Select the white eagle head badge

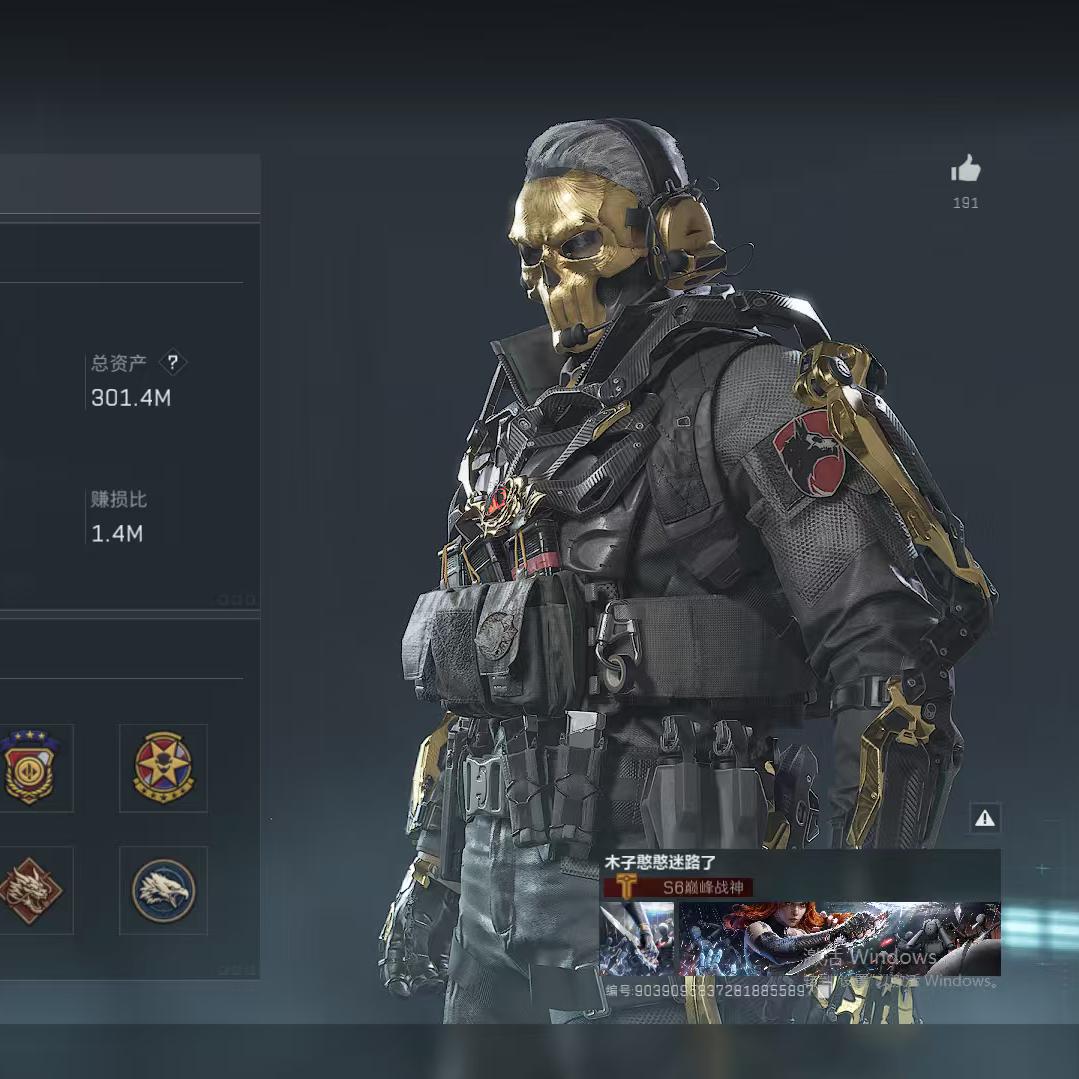point(163,890)
